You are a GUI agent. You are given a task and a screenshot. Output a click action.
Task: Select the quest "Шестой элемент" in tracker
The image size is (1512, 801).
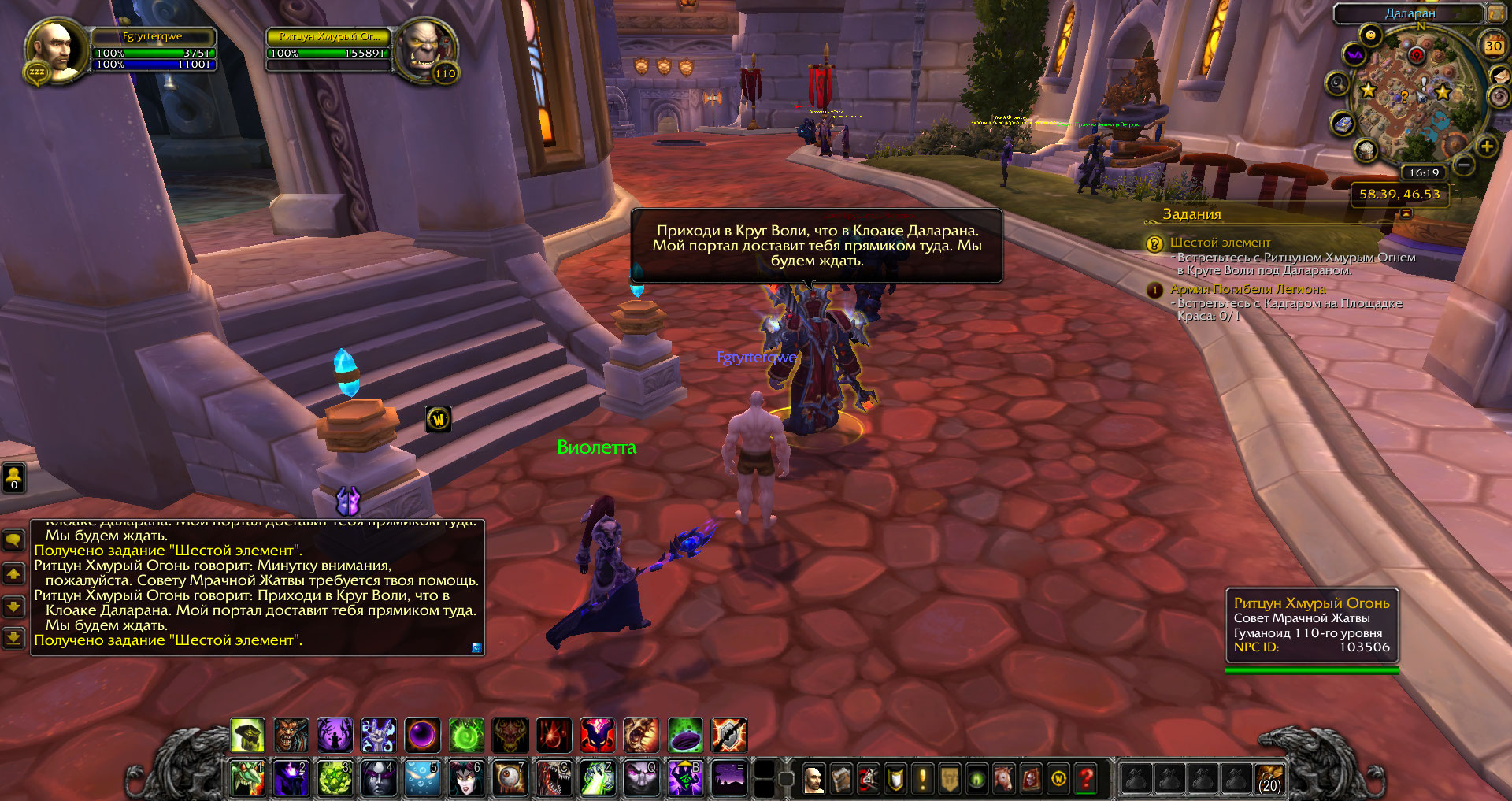tap(1220, 243)
